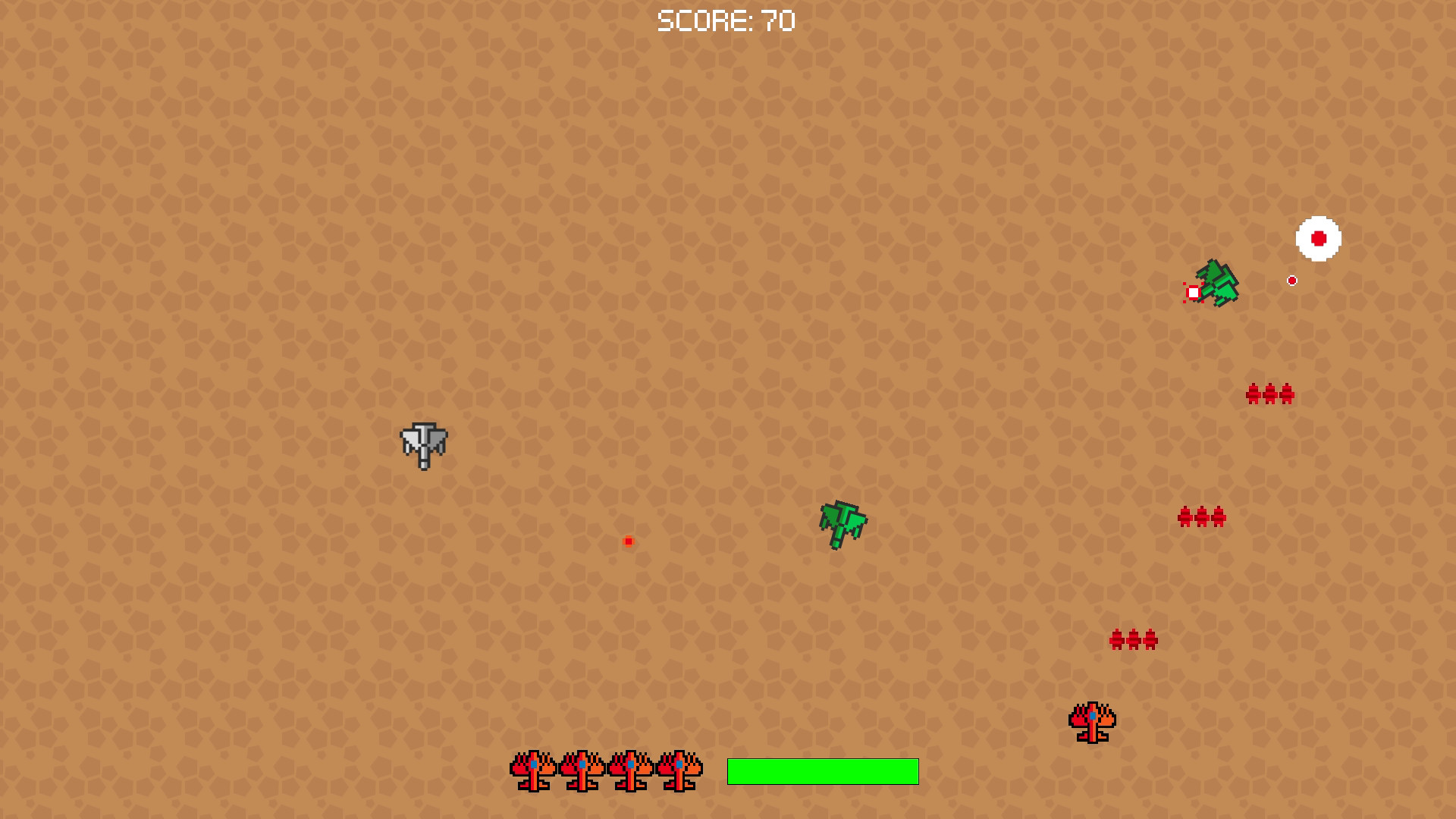Click the white target marker with red center
The width and height of the screenshot is (1456, 819).
[x=1318, y=238]
